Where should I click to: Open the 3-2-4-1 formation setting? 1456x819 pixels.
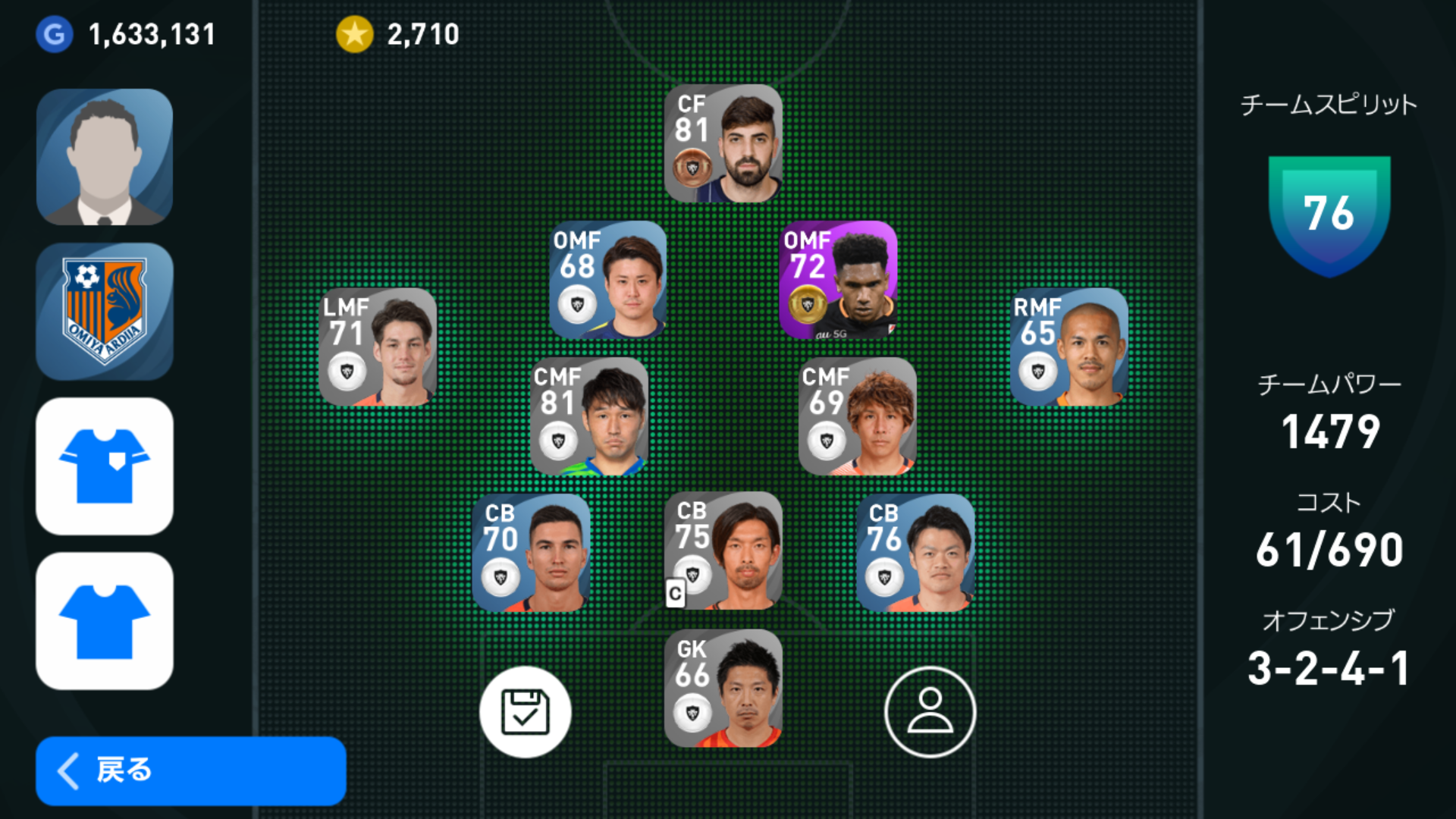1328,667
